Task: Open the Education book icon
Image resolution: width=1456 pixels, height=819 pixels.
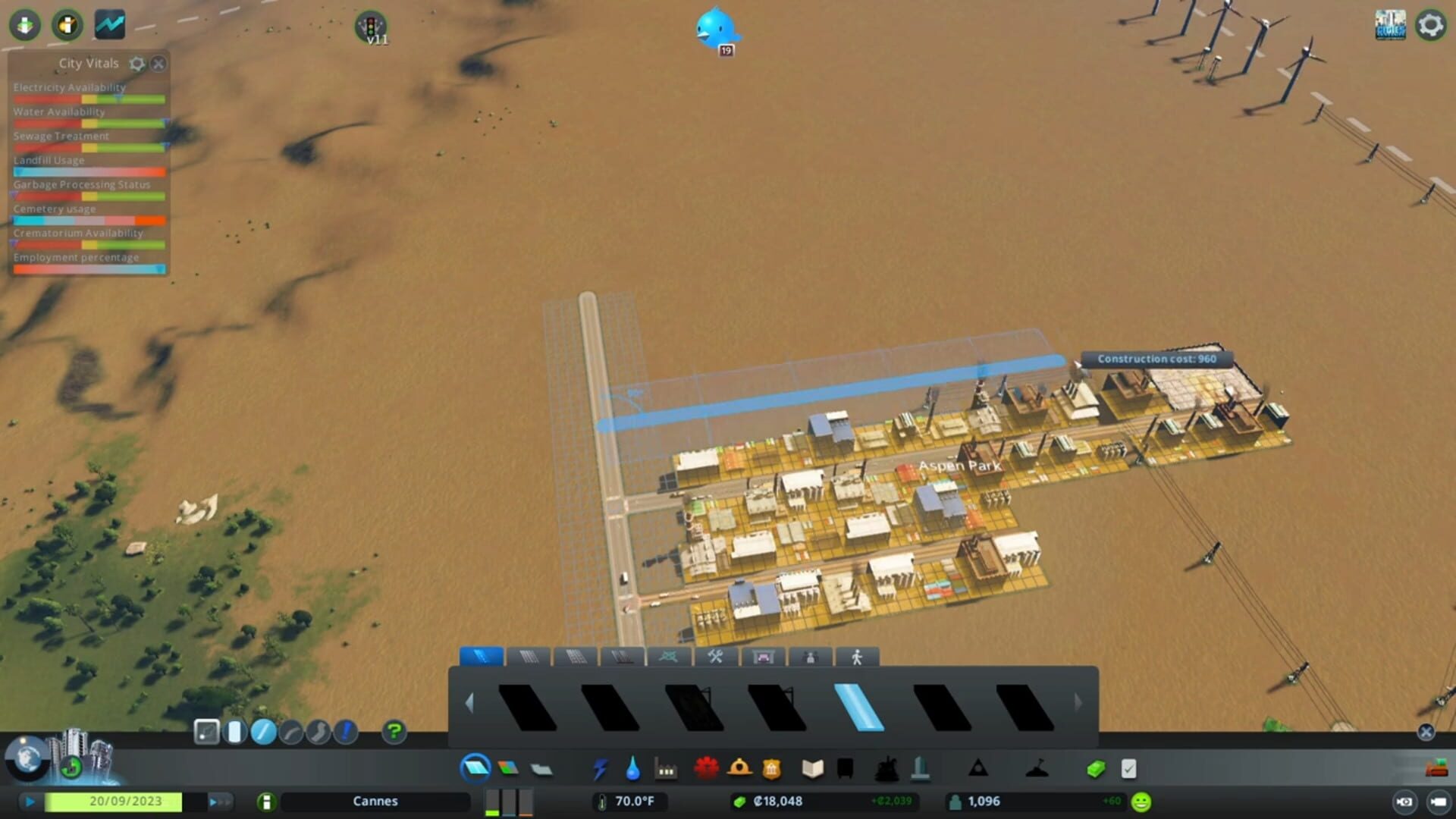Action: coord(814,768)
